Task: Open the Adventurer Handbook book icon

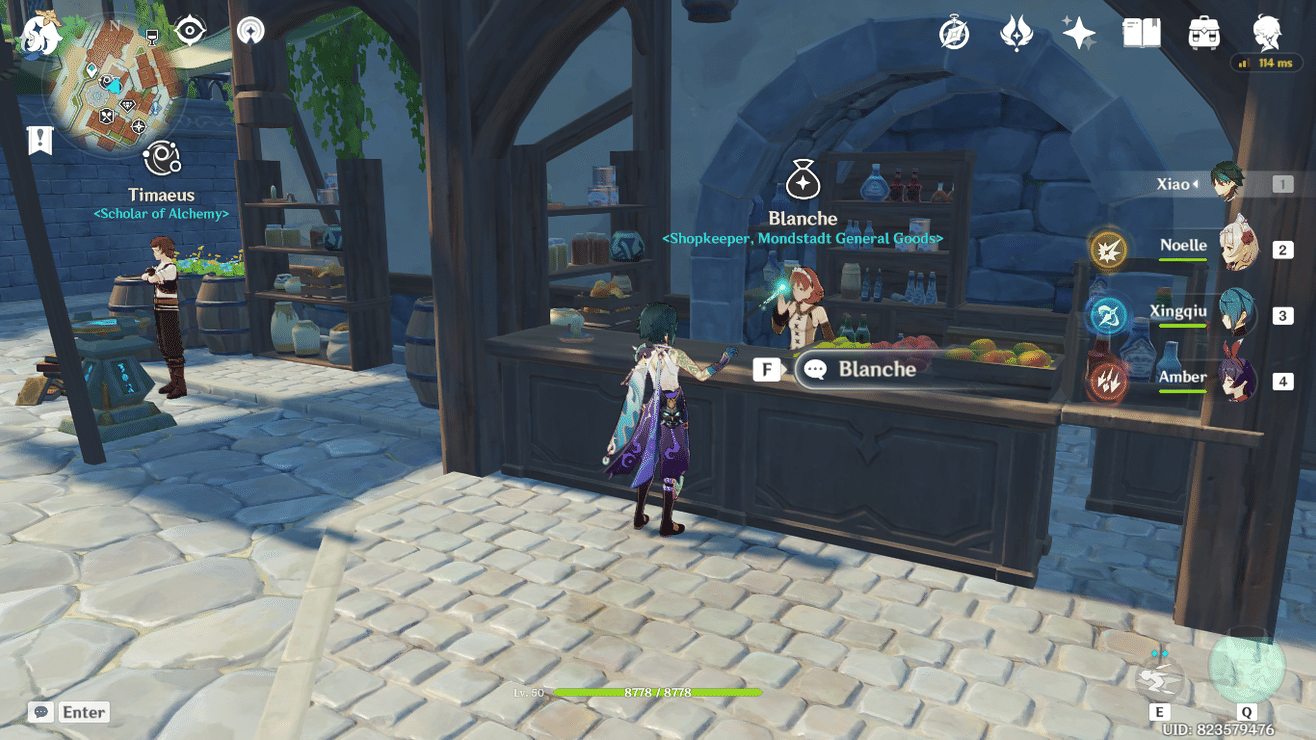Action: 1140,32
